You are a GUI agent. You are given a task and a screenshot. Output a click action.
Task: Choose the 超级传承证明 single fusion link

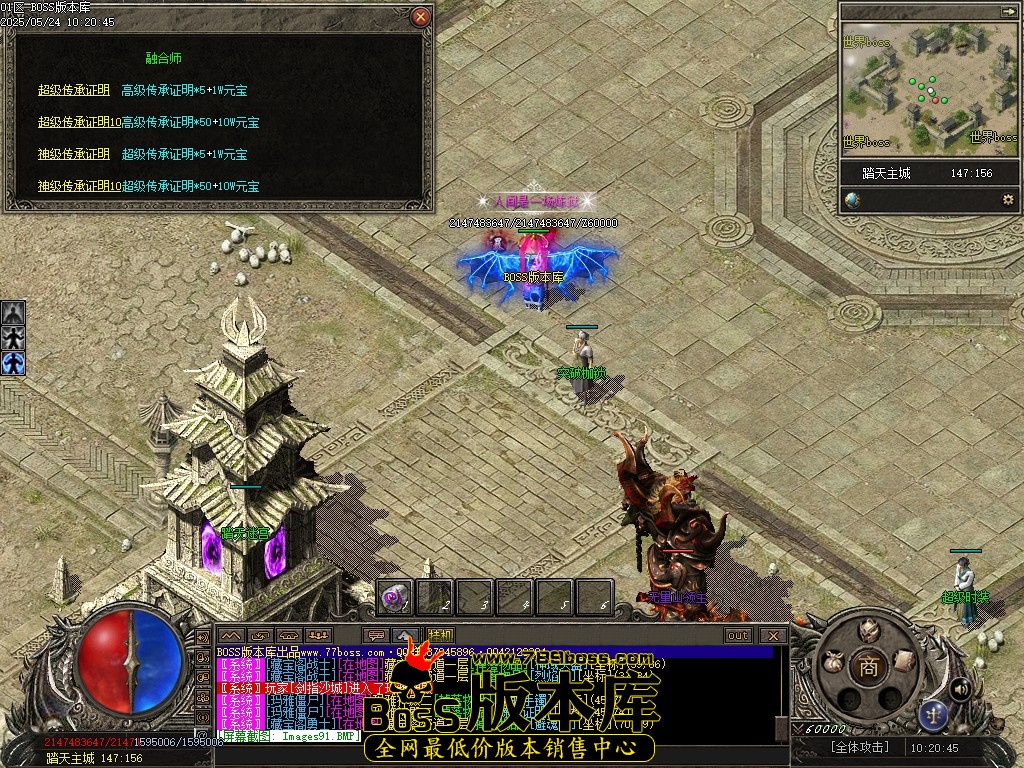coord(74,90)
